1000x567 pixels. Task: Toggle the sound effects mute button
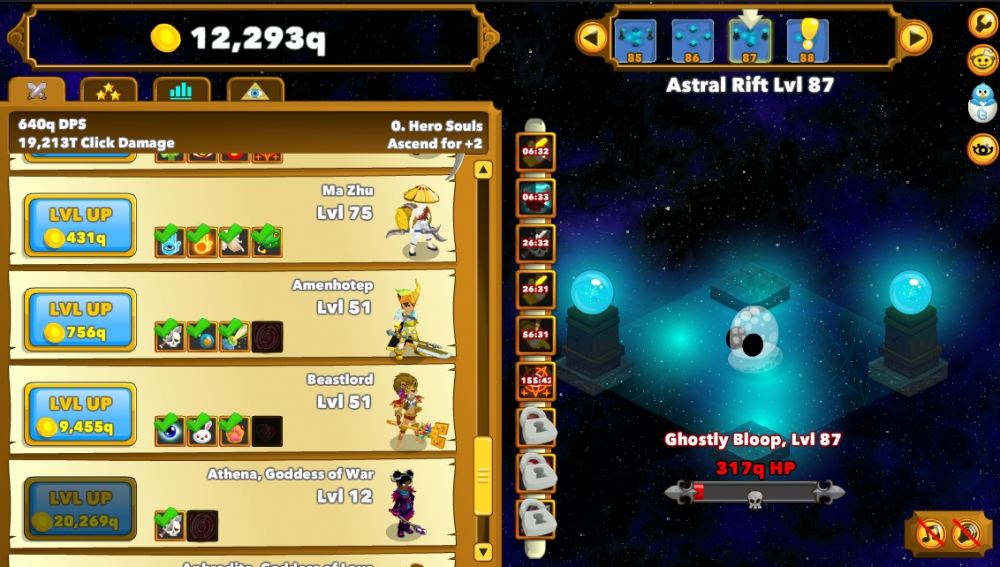[x=966, y=532]
